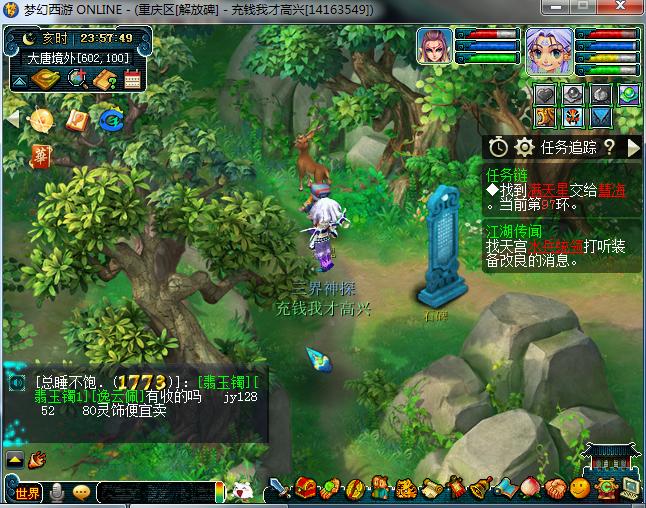Select the 世界 chat channel button
This screenshot has height=508, width=646.
27,491
